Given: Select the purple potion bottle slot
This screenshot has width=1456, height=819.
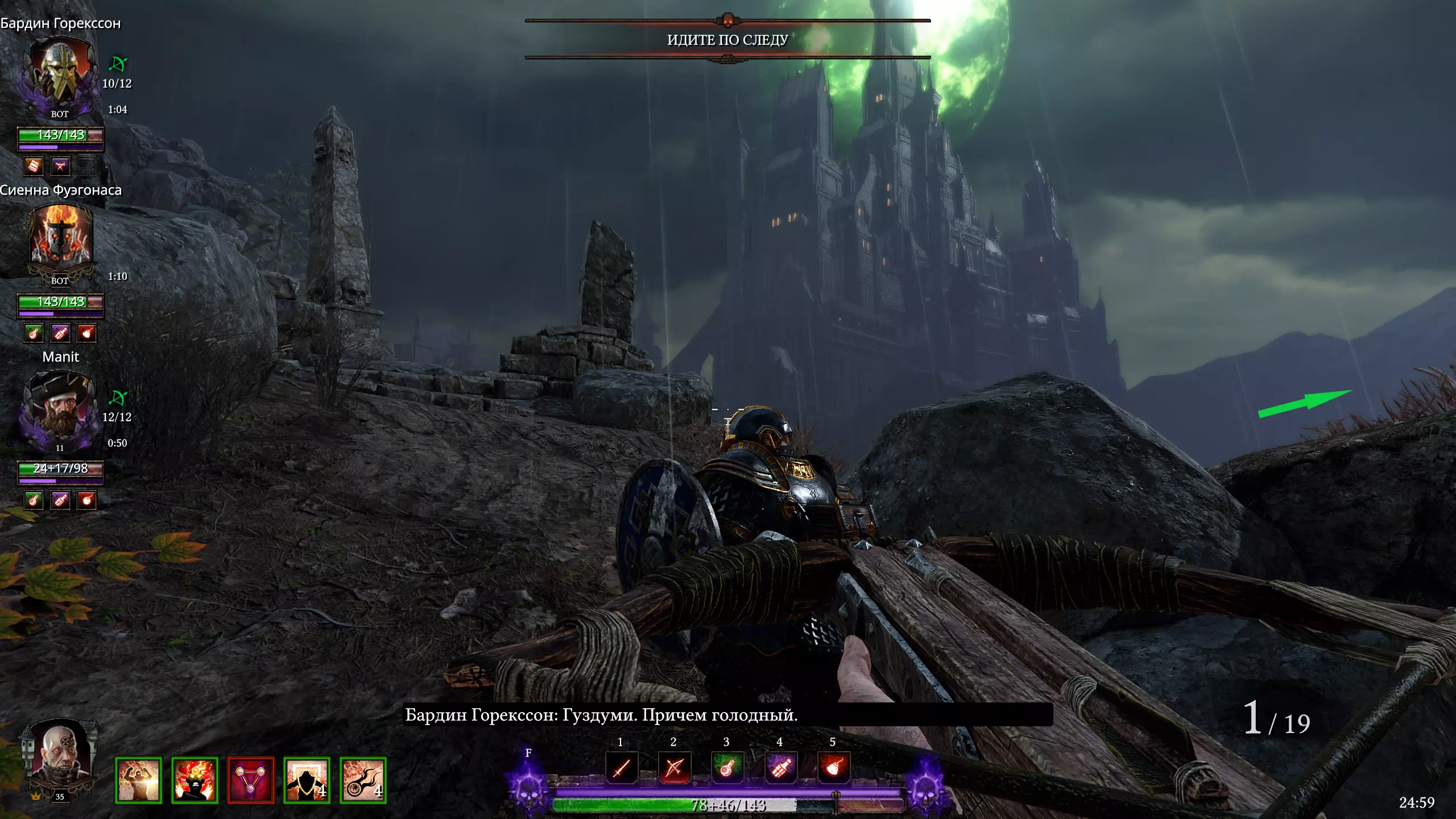Looking at the screenshot, I should 780,768.
